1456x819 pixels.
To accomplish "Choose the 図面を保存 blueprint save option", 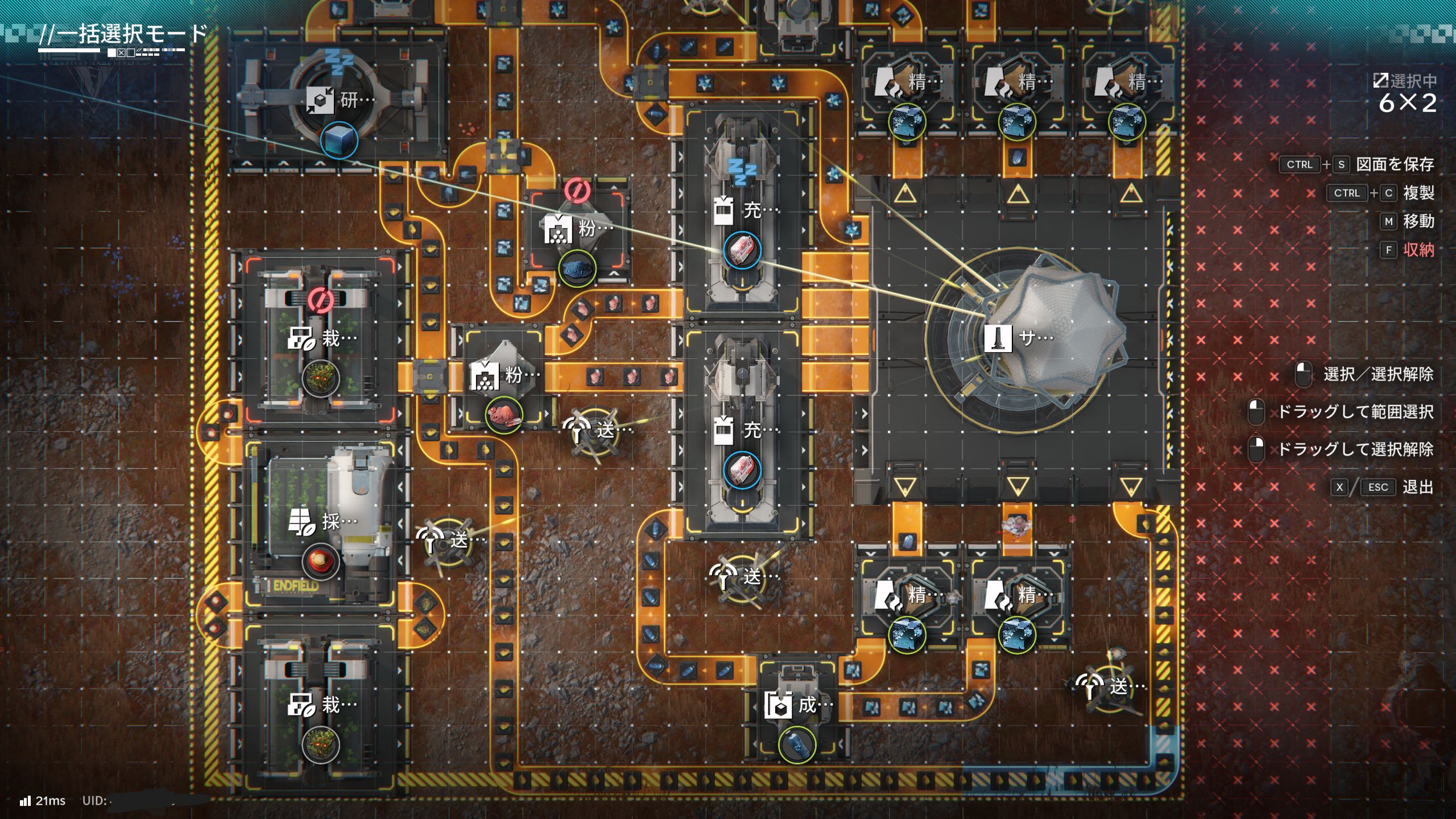I will pos(1394,164).
